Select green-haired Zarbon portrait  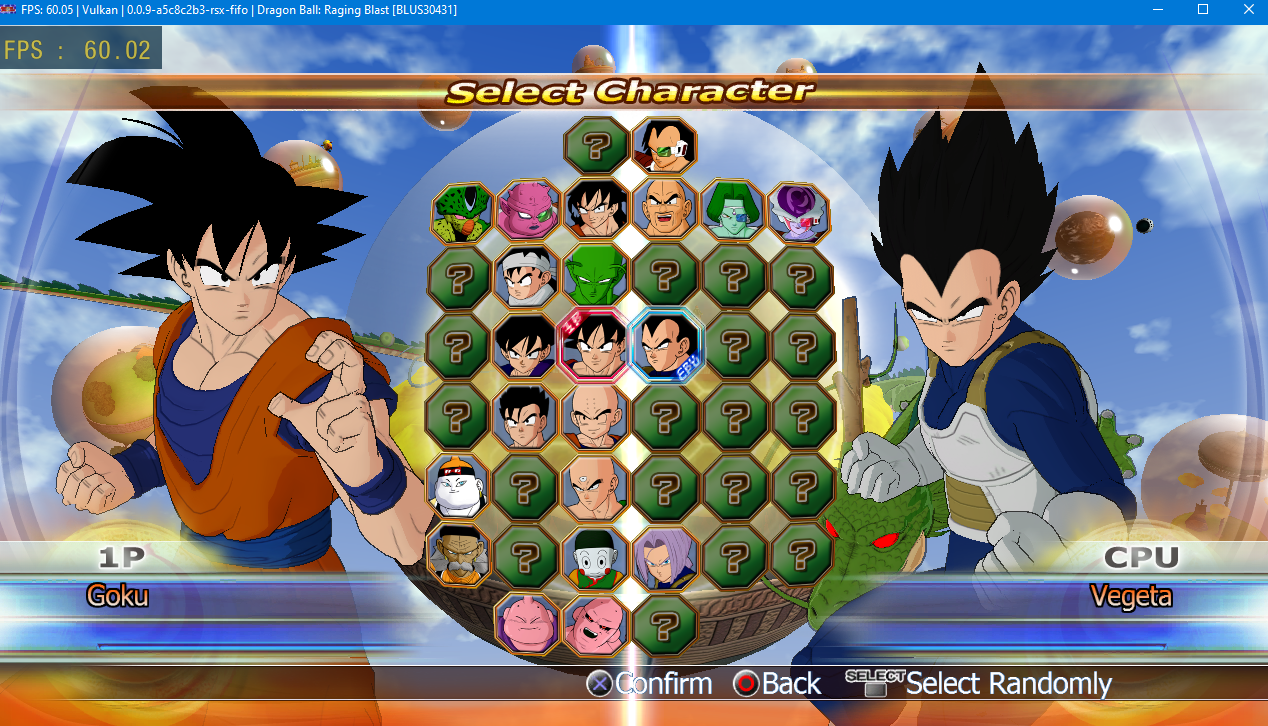732,210
